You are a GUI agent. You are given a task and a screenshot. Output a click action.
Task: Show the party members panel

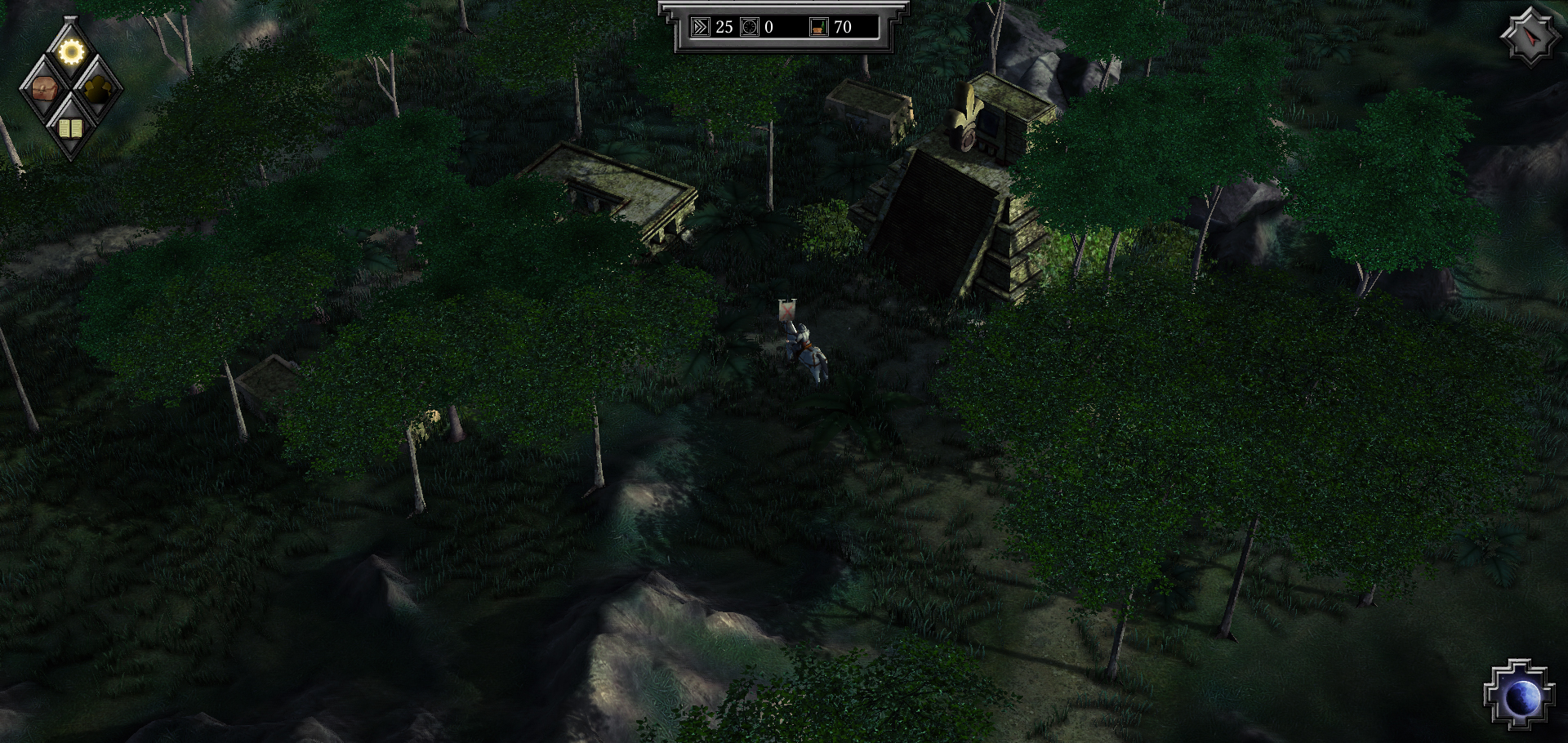(x=98, y=89)
